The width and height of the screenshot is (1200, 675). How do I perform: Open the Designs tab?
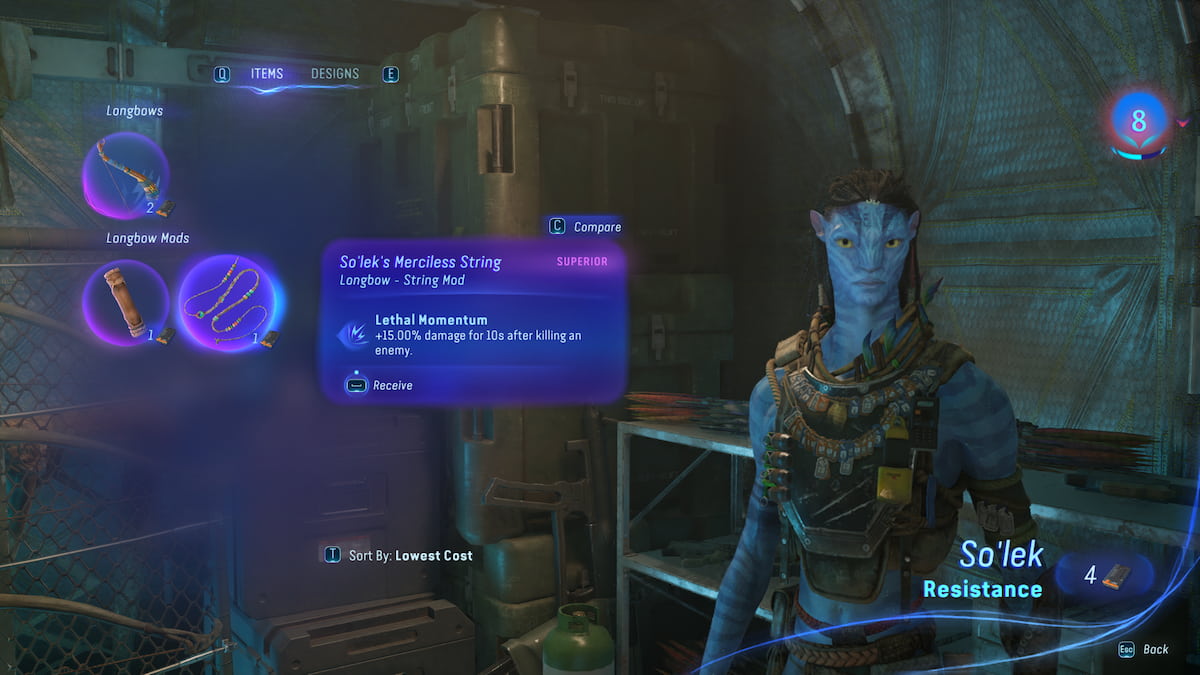coord(334,74)
